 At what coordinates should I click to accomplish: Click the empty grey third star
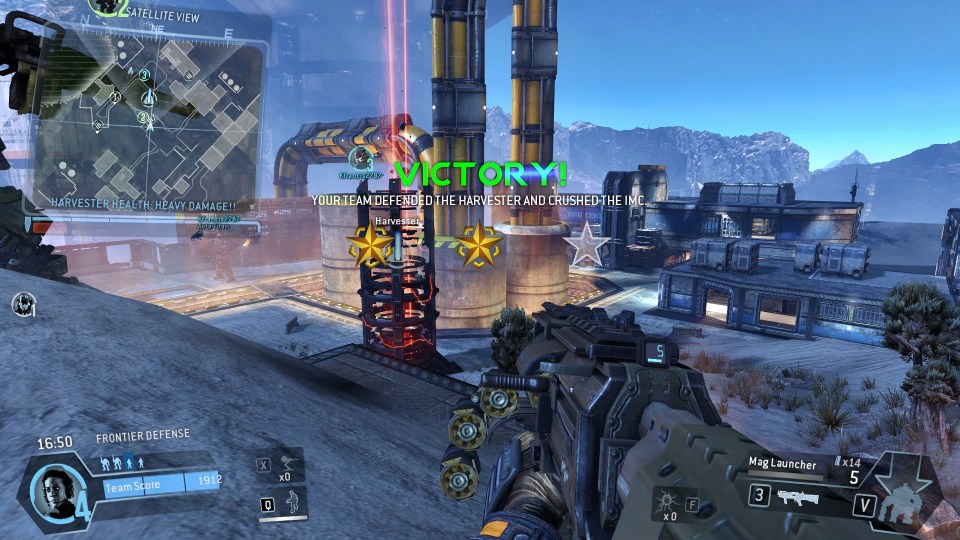click(586, 245)
